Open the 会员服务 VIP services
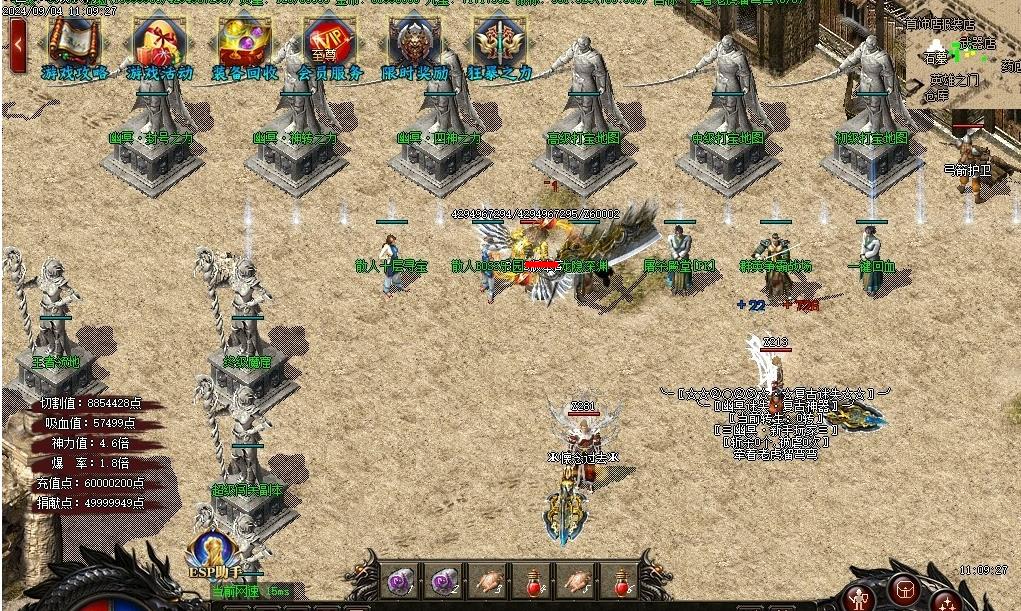The width and height of the screenshot is (1021, 611). (x=329, y=44)
